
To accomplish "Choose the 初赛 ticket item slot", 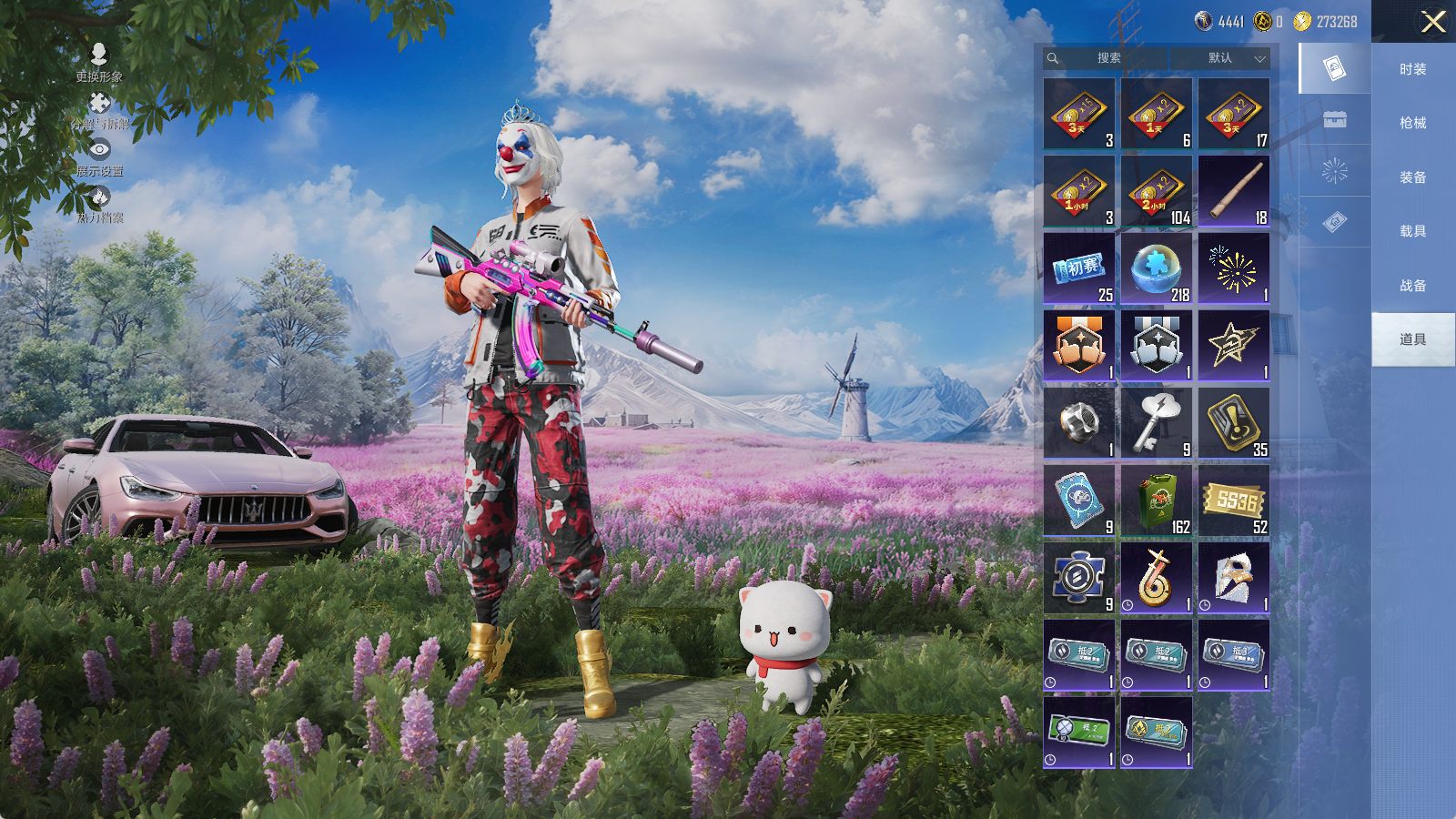I will [x=1079, y=268].
